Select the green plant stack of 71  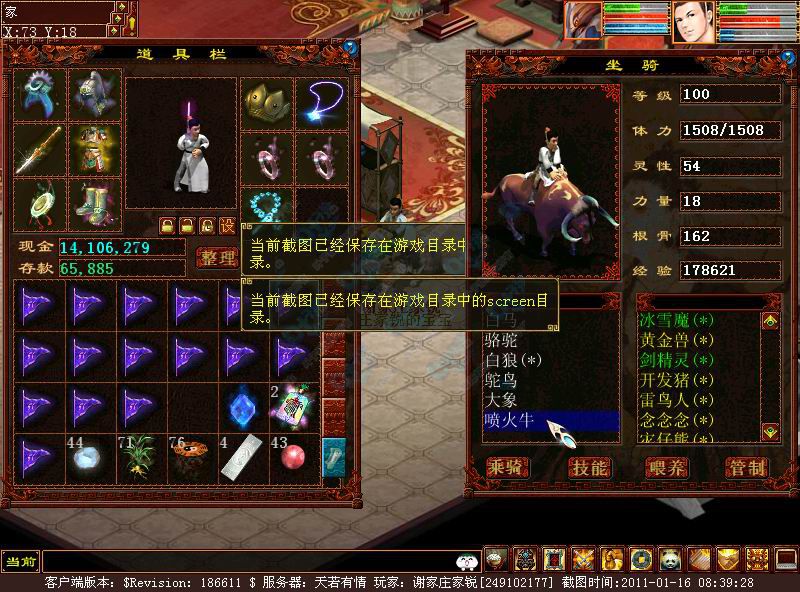coord(140,458)
